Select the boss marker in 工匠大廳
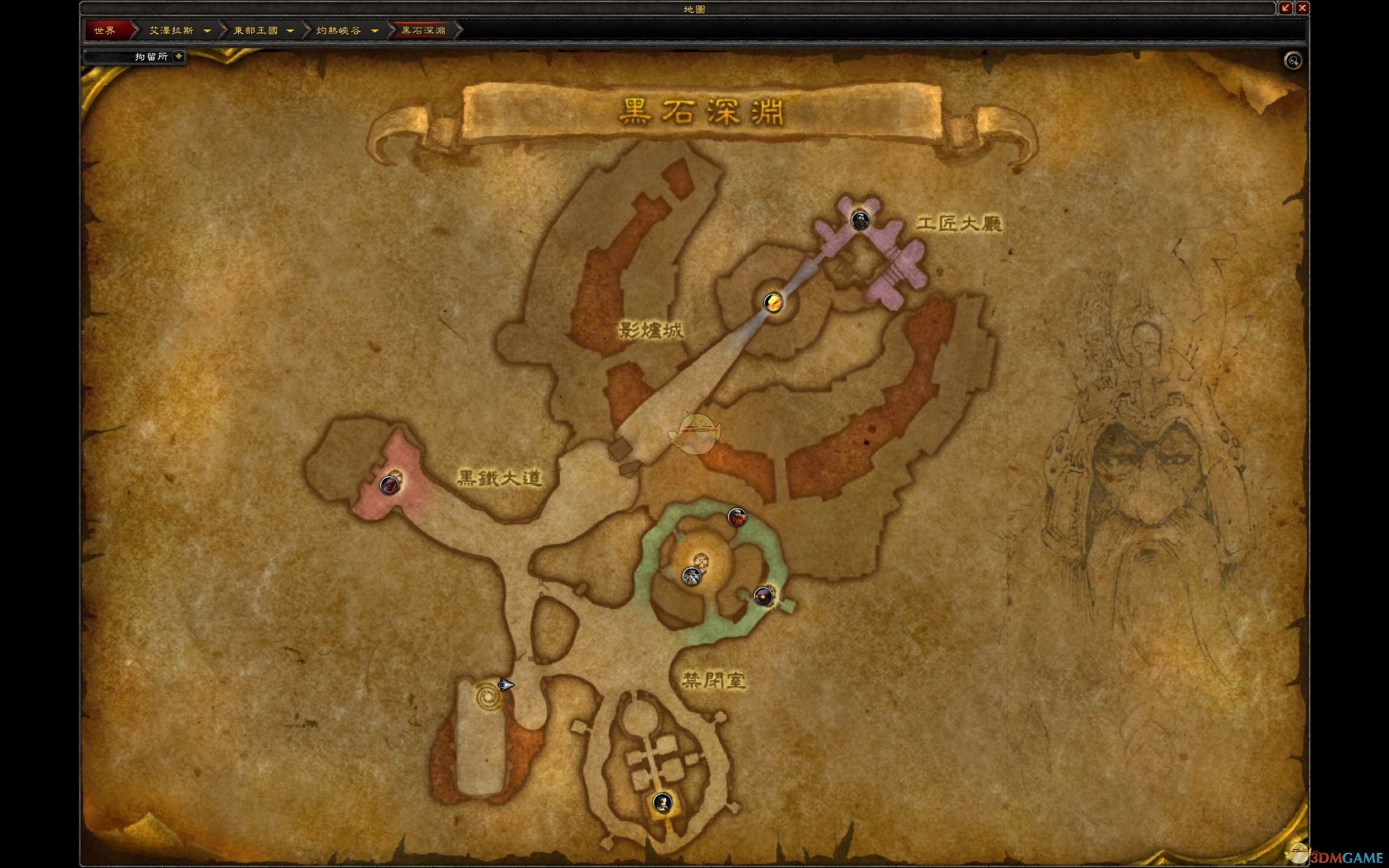Viewport: 1389px width, 868px height. click(859, 220)
